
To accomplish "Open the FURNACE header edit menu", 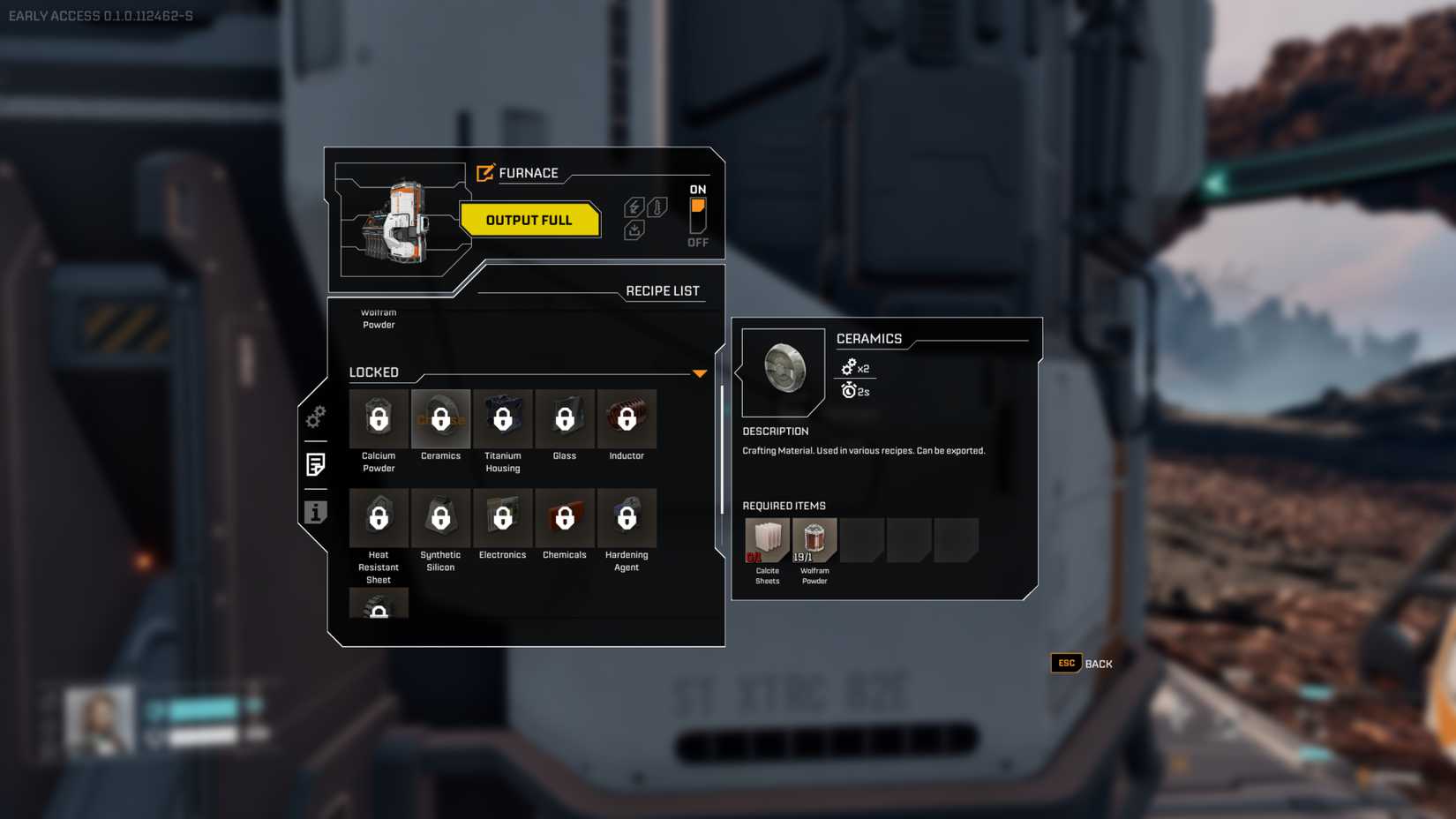I will click(484, 173).
